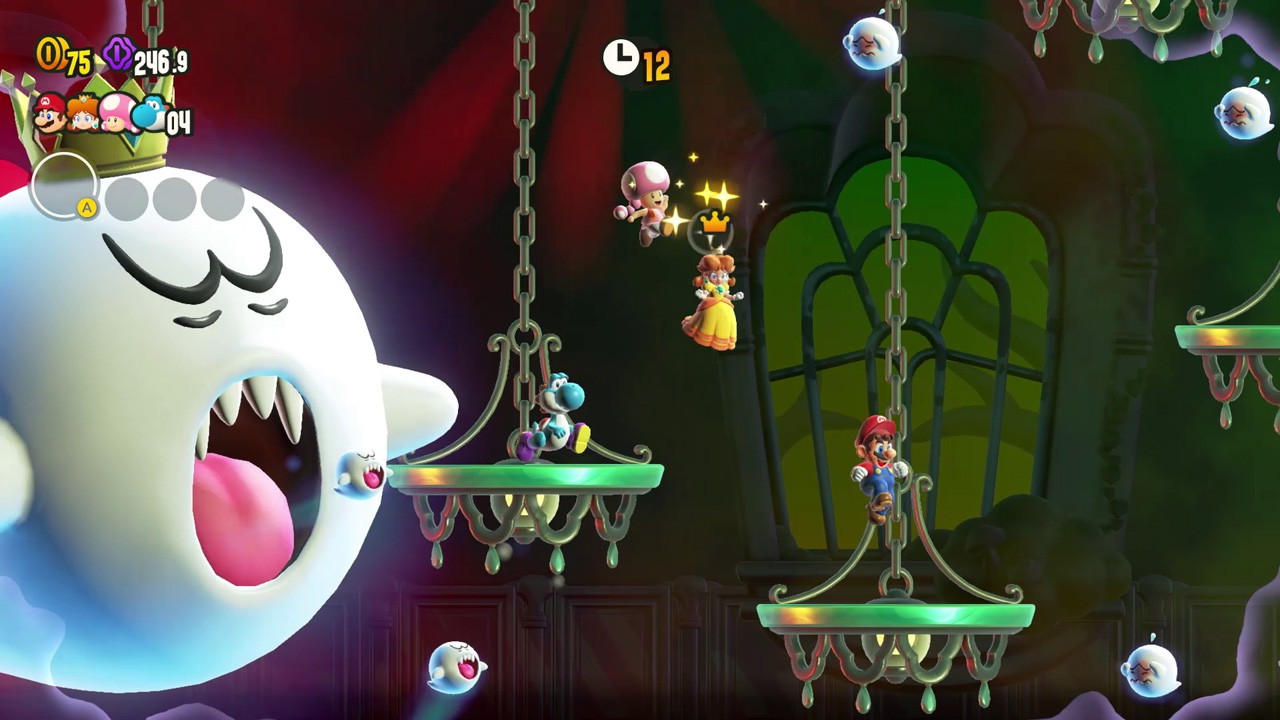Click the clock timer icon showing 12
1280x720 pixels.
pyautogui.click(x=620, y=58)
